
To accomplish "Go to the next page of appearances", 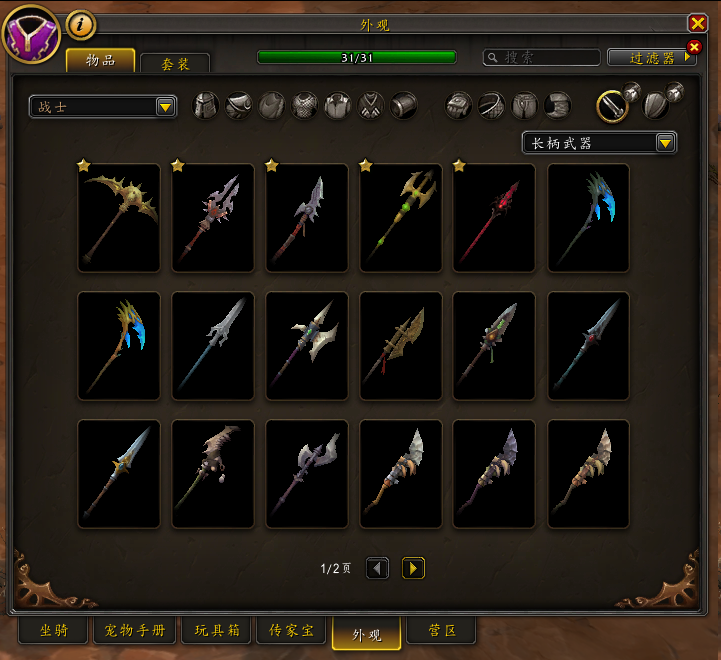I will (413, 568).
